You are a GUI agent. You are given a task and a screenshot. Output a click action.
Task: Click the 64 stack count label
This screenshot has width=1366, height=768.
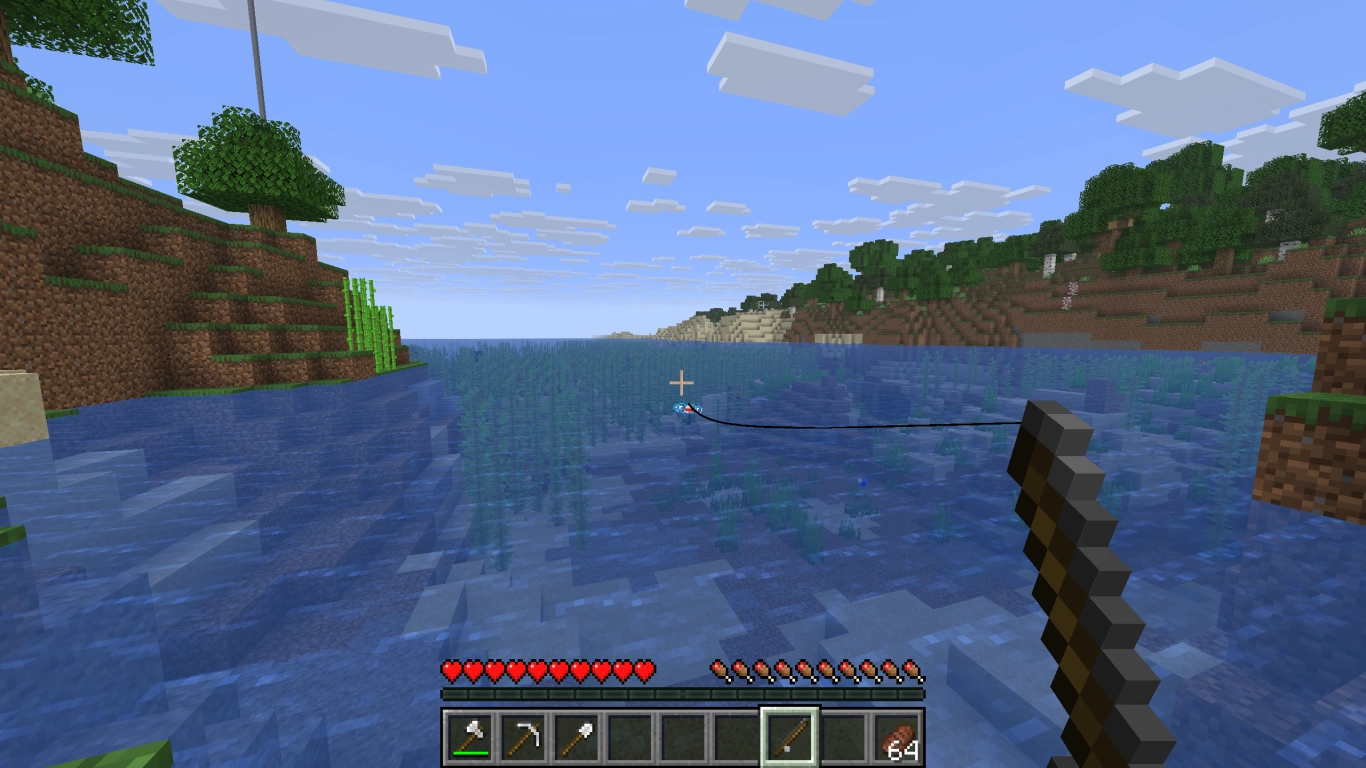(x=903, y=748)
